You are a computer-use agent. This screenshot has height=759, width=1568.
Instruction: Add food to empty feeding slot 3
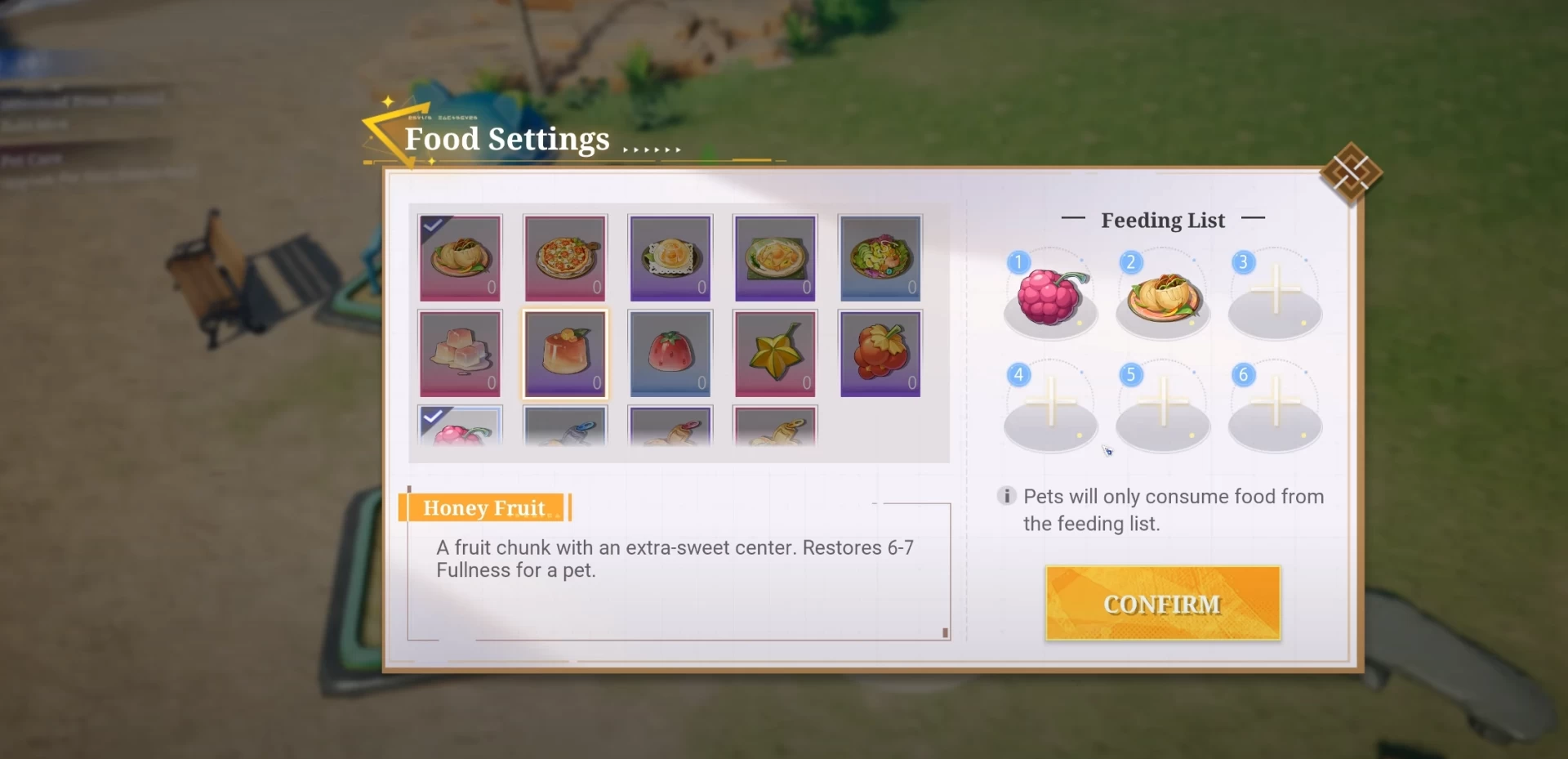pos(1275,294)
